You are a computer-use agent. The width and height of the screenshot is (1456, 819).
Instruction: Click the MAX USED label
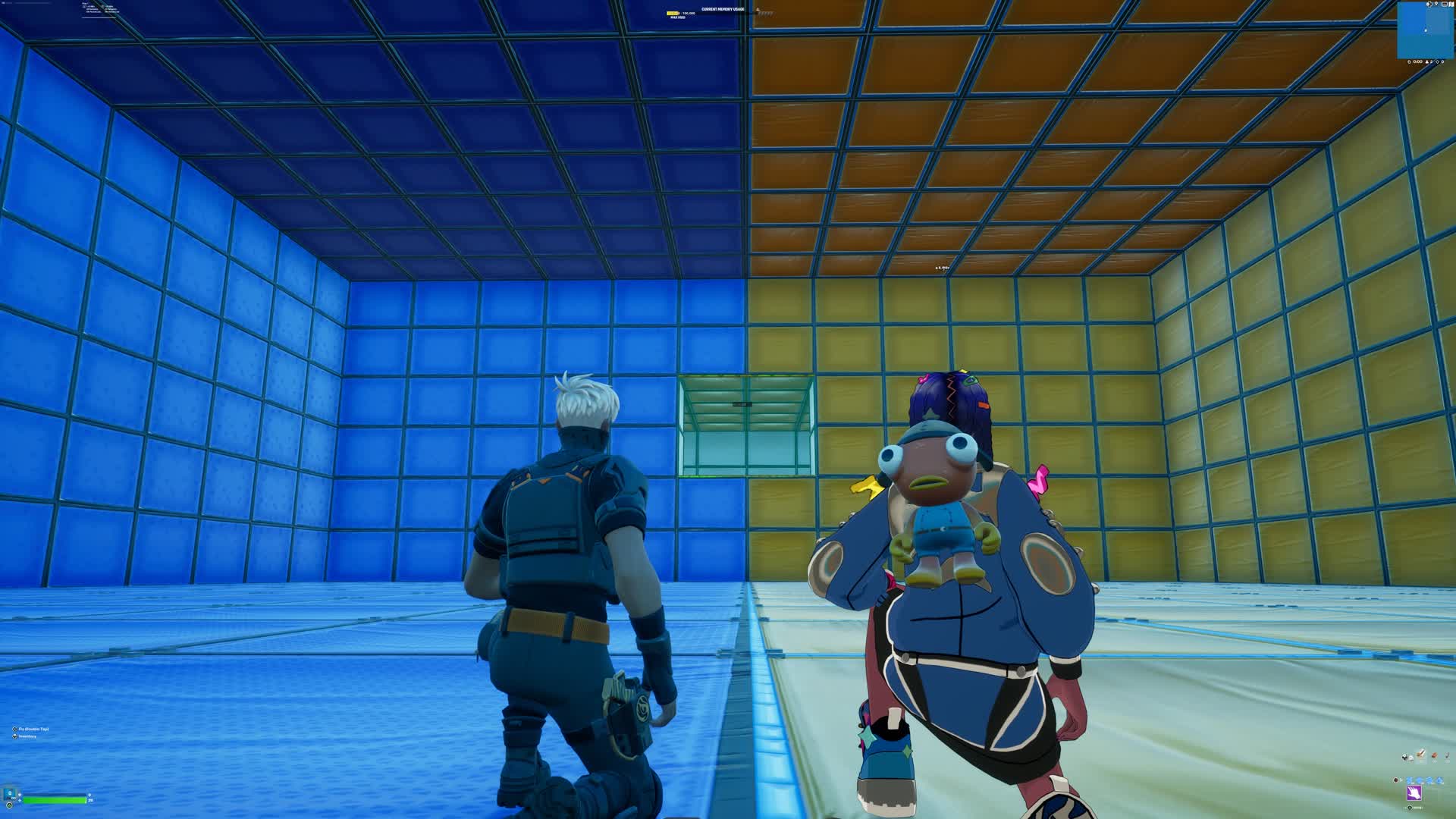click(x=678, y=17)
